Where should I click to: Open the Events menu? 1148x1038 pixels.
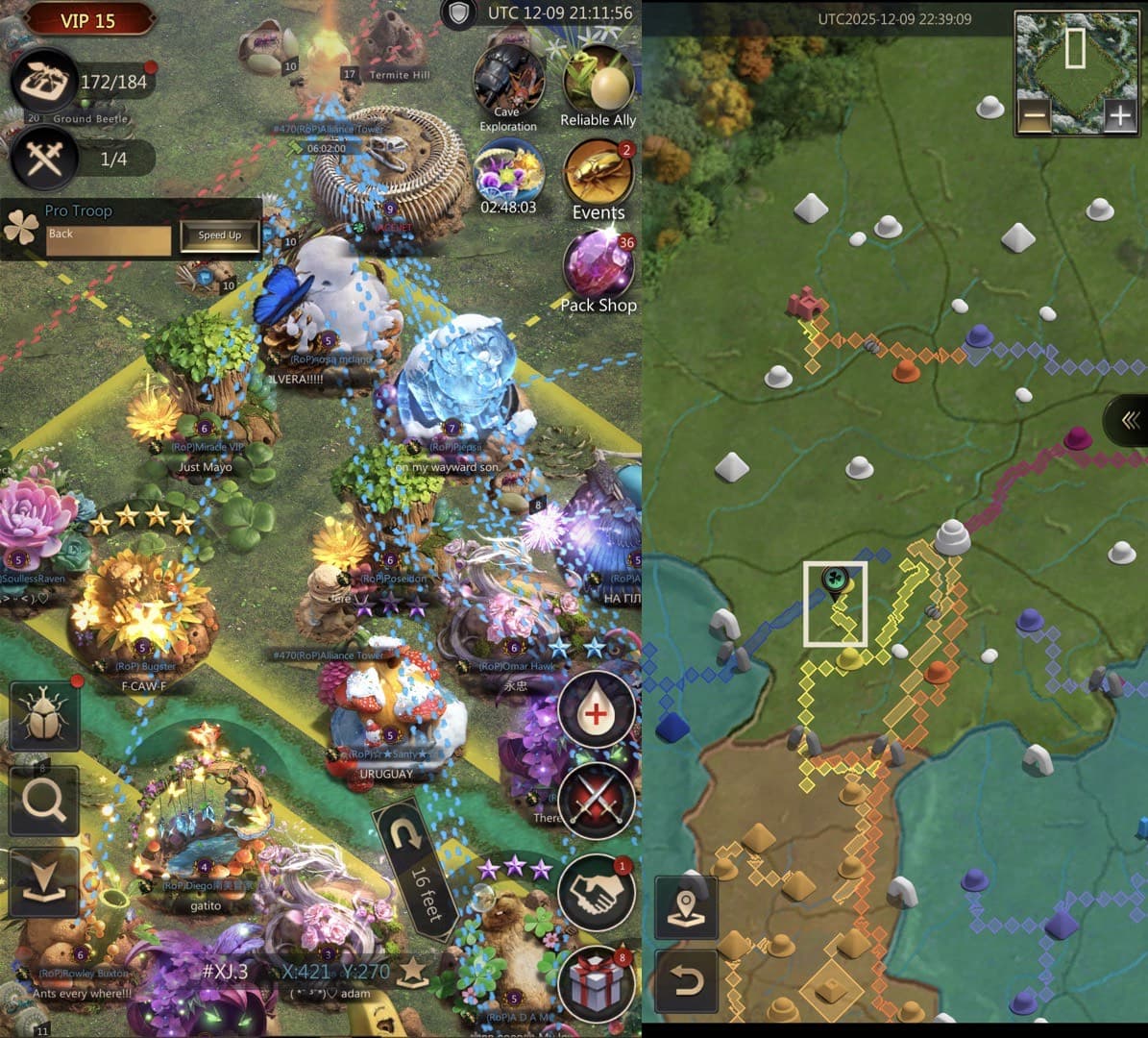pos(598,176)
